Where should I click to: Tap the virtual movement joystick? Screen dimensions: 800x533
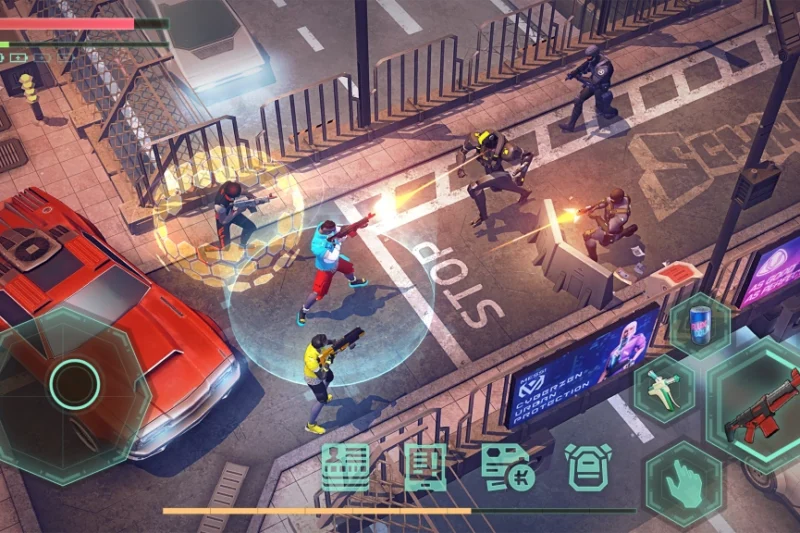click(x=75, y=383)
